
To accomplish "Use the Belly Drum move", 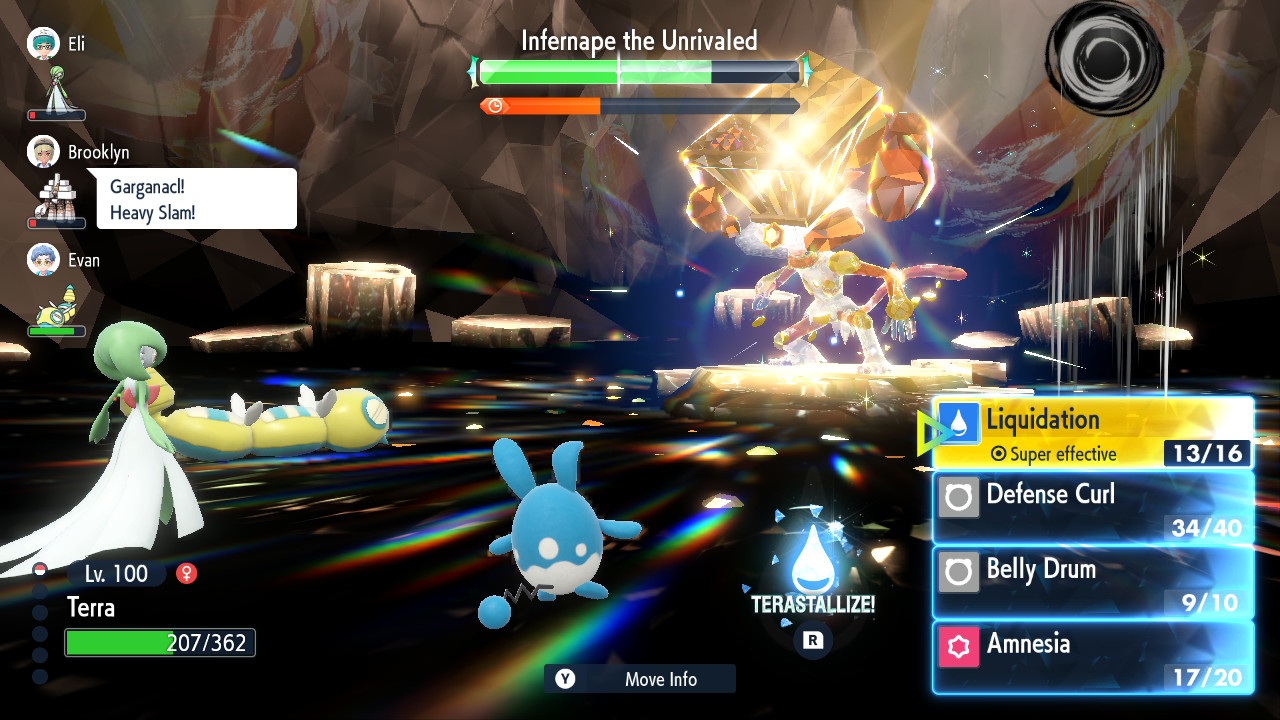I will [1092, 582].
